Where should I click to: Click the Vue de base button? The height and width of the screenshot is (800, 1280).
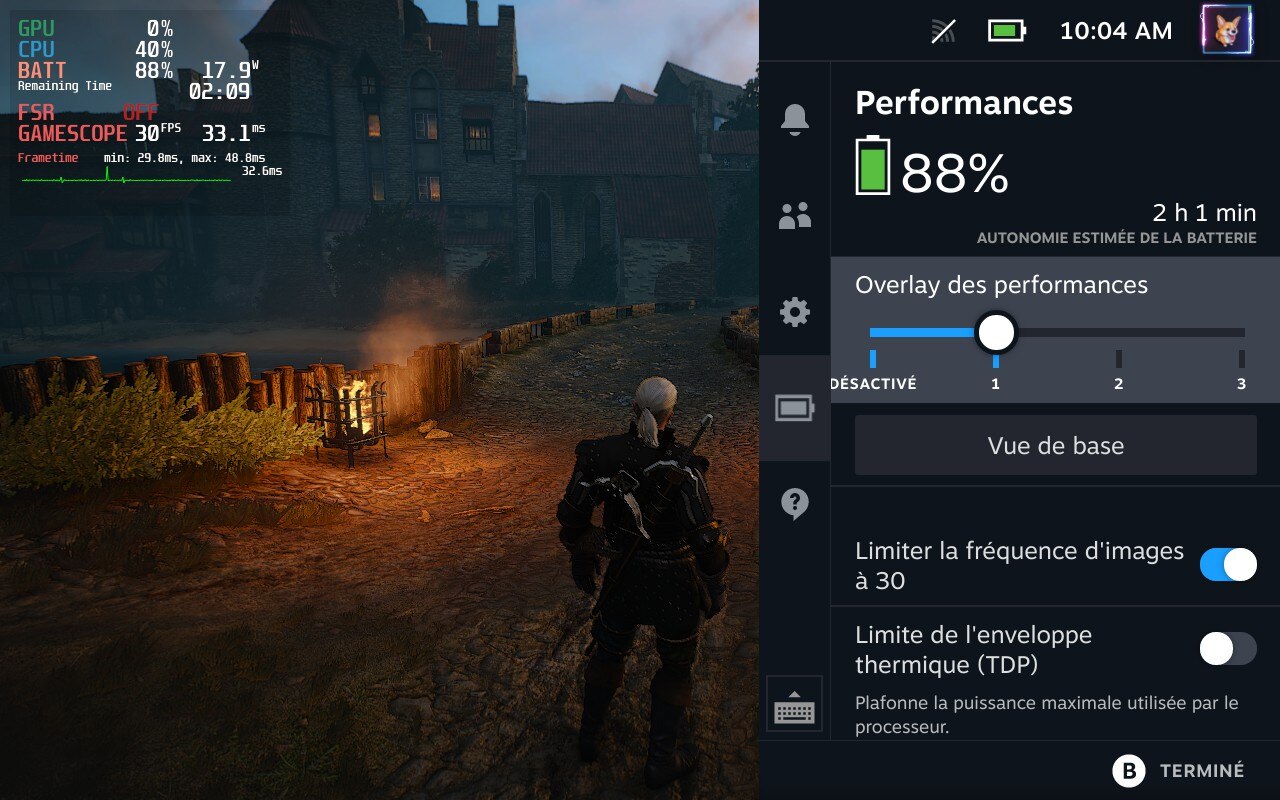point(1055,445)
